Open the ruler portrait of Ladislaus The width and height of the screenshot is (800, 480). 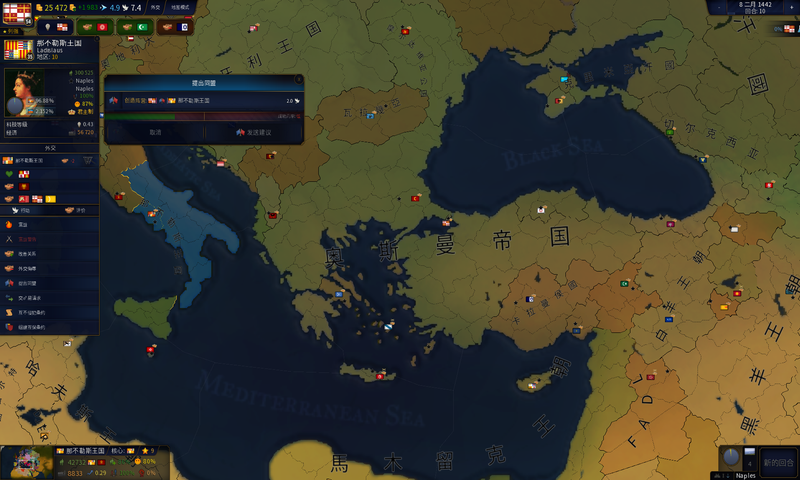click(20, 93)
